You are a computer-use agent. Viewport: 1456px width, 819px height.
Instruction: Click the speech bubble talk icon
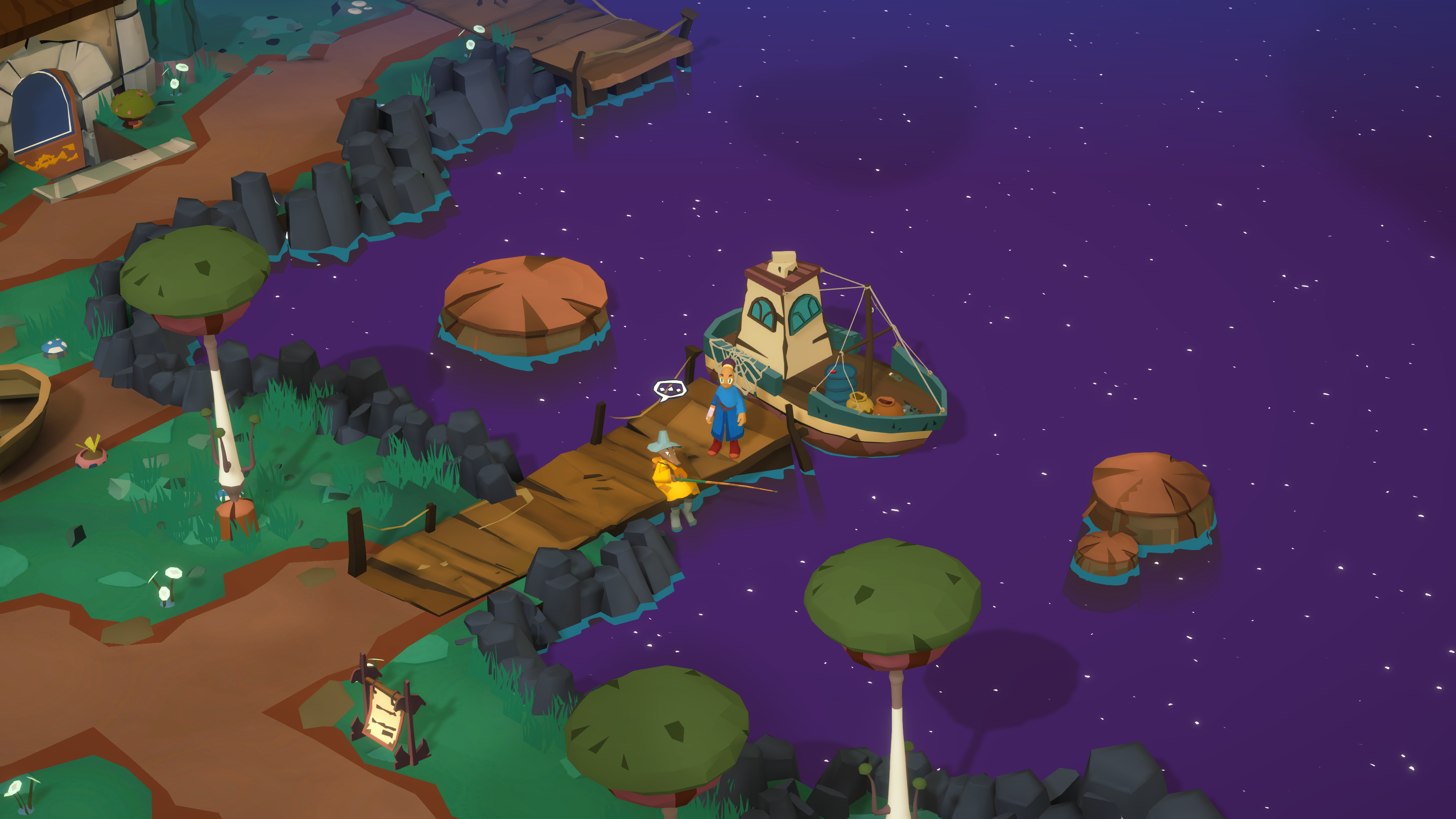[670, 389]
